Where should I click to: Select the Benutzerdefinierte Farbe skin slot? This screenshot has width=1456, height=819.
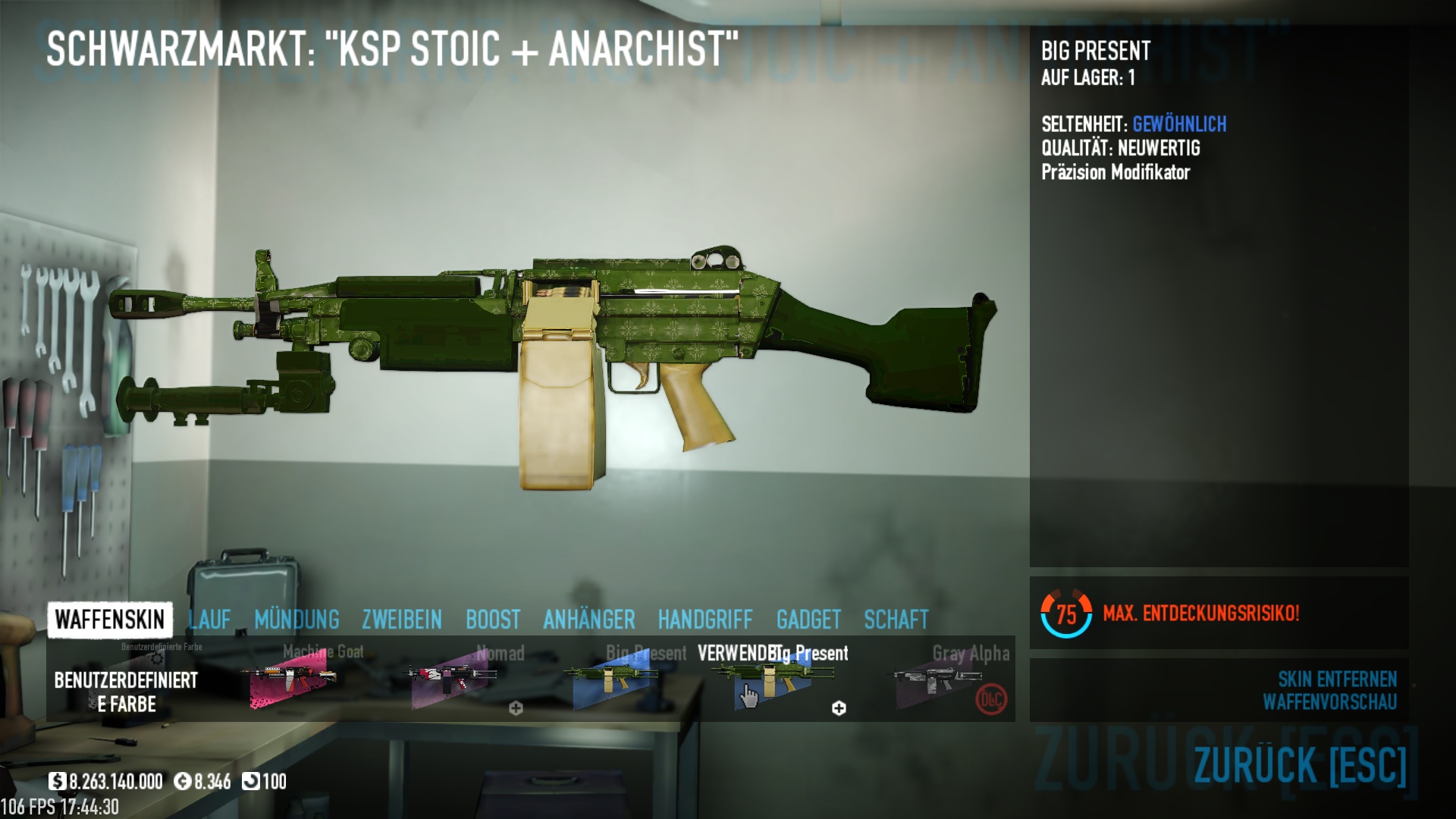127,682
